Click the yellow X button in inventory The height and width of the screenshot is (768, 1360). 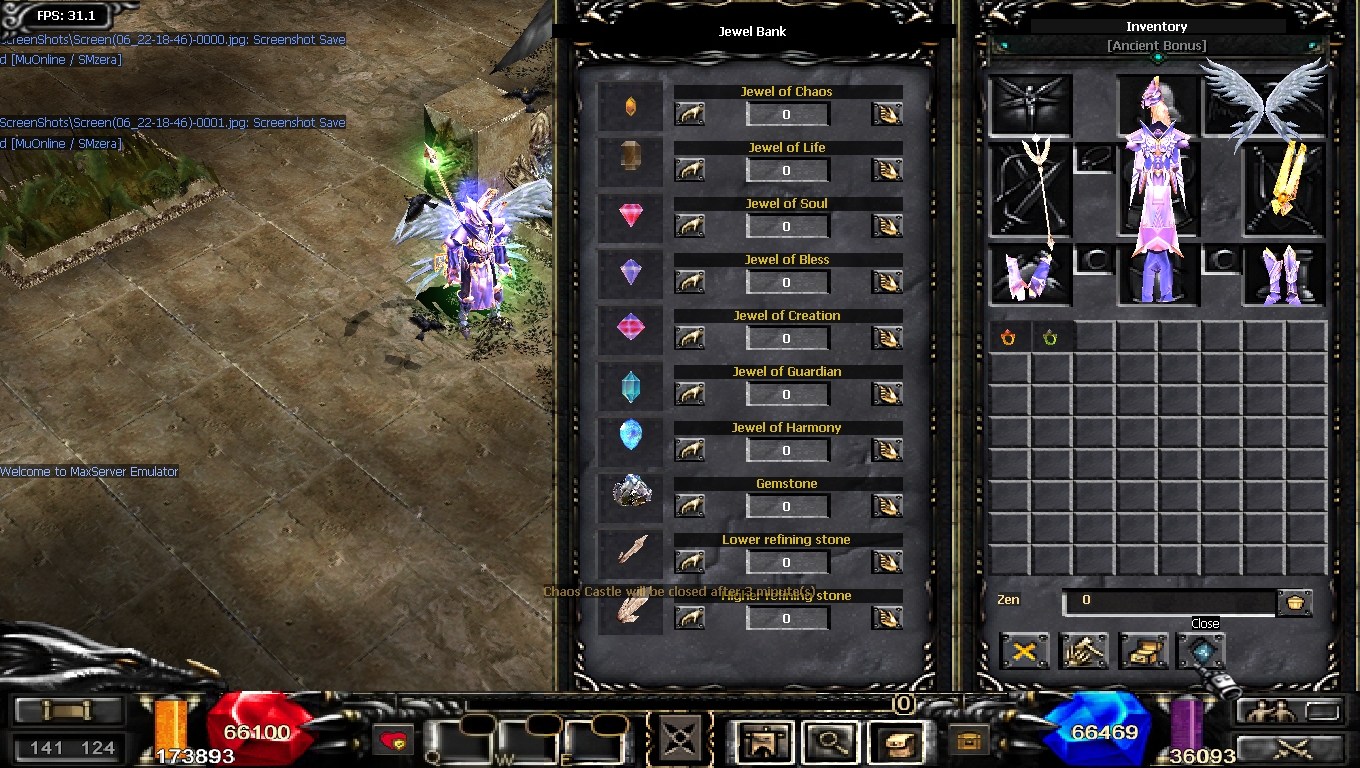tap(1024, 651)
